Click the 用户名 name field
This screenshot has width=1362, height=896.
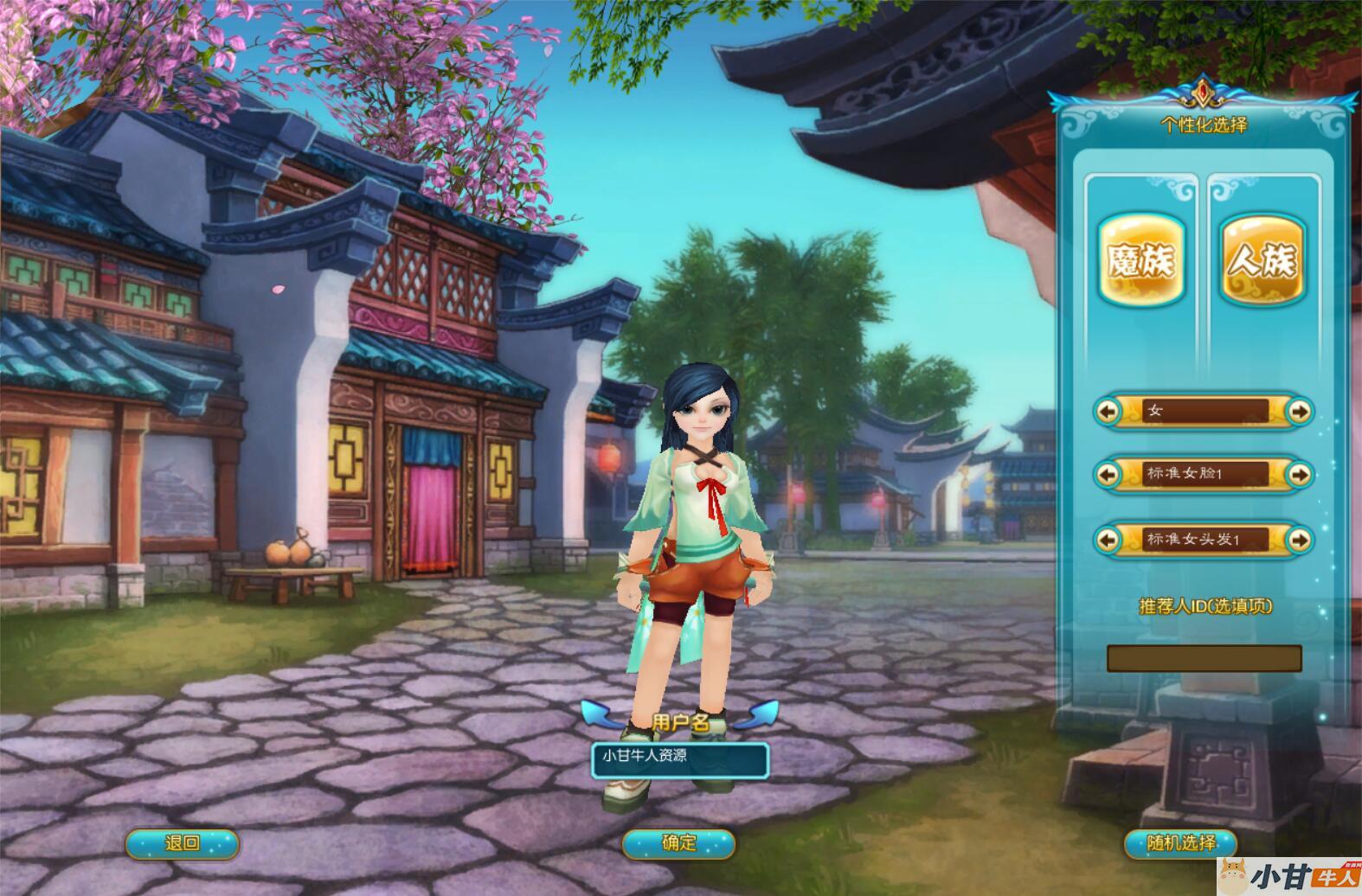pos(680,758)
